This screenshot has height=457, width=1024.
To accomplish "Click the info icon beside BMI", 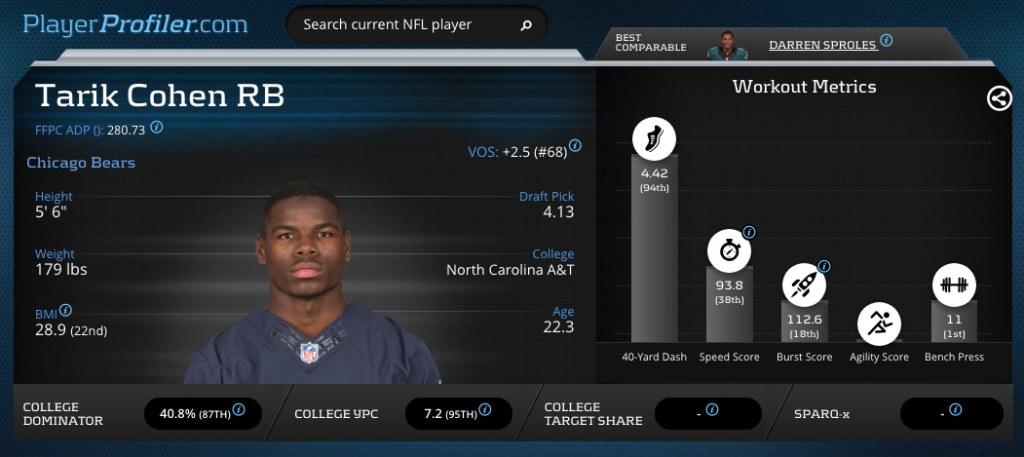I will (65, 311).
